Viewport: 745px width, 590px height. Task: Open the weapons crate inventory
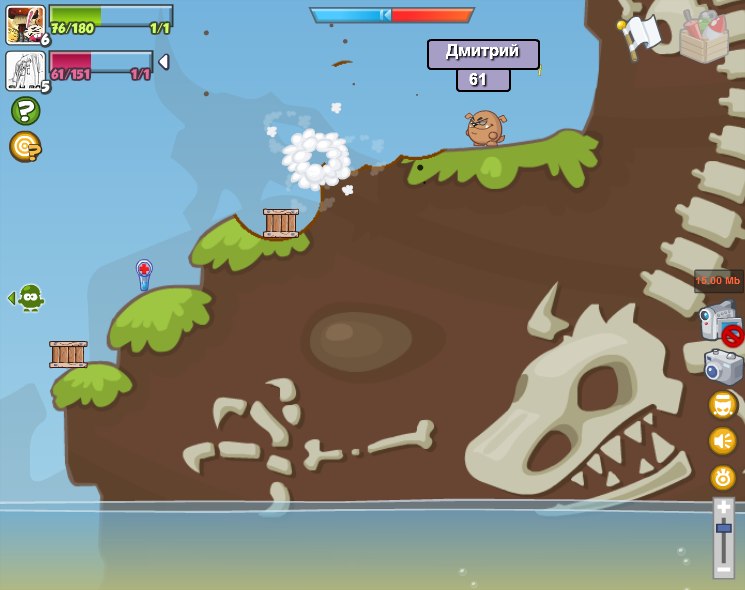[703, 36]
